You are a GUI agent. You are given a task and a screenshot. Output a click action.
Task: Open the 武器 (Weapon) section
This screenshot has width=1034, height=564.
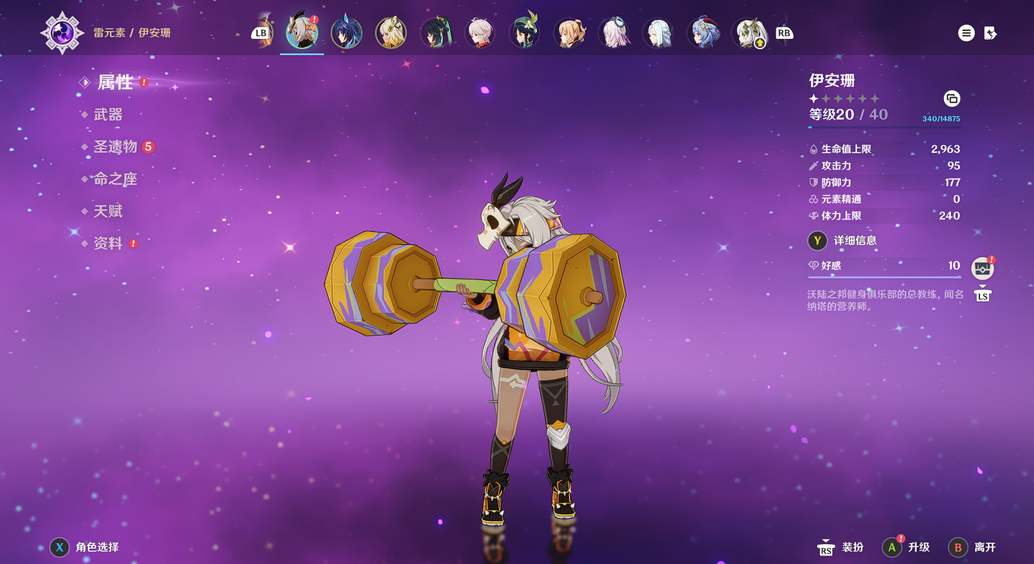point(108,115)
